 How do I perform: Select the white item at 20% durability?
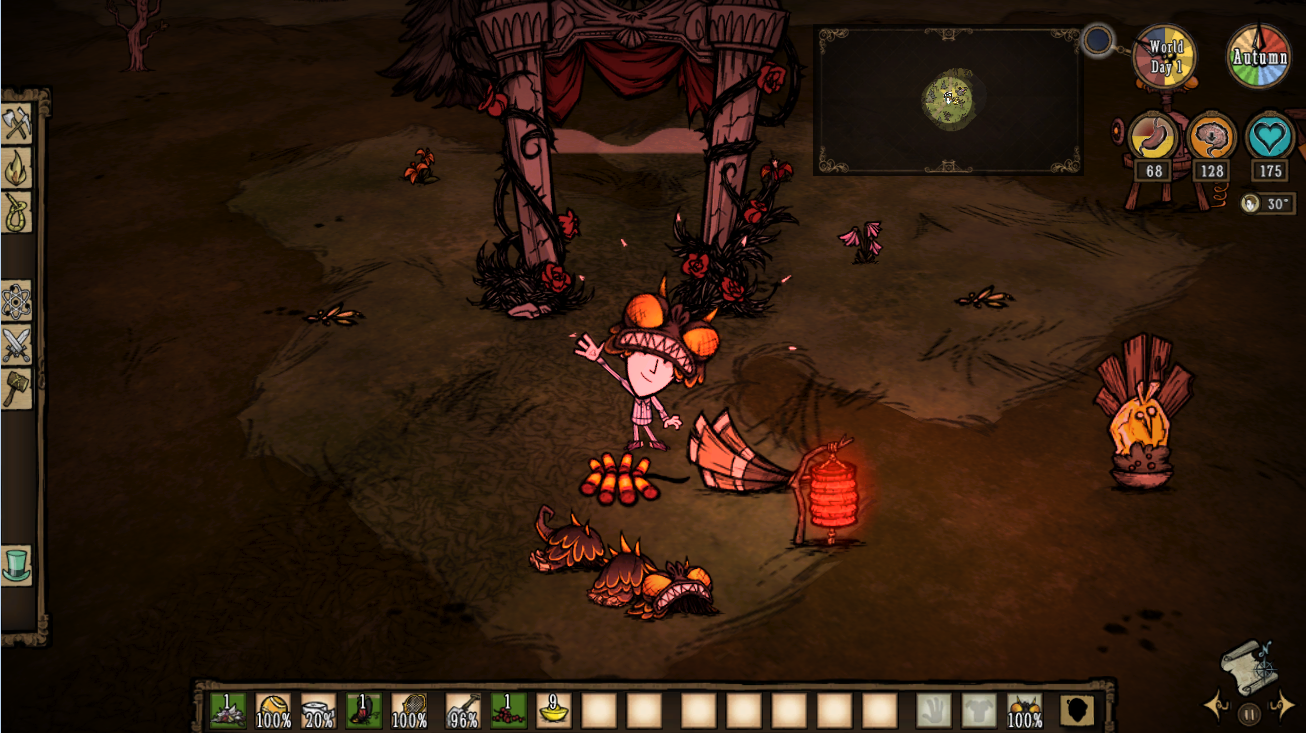point(319,710)
